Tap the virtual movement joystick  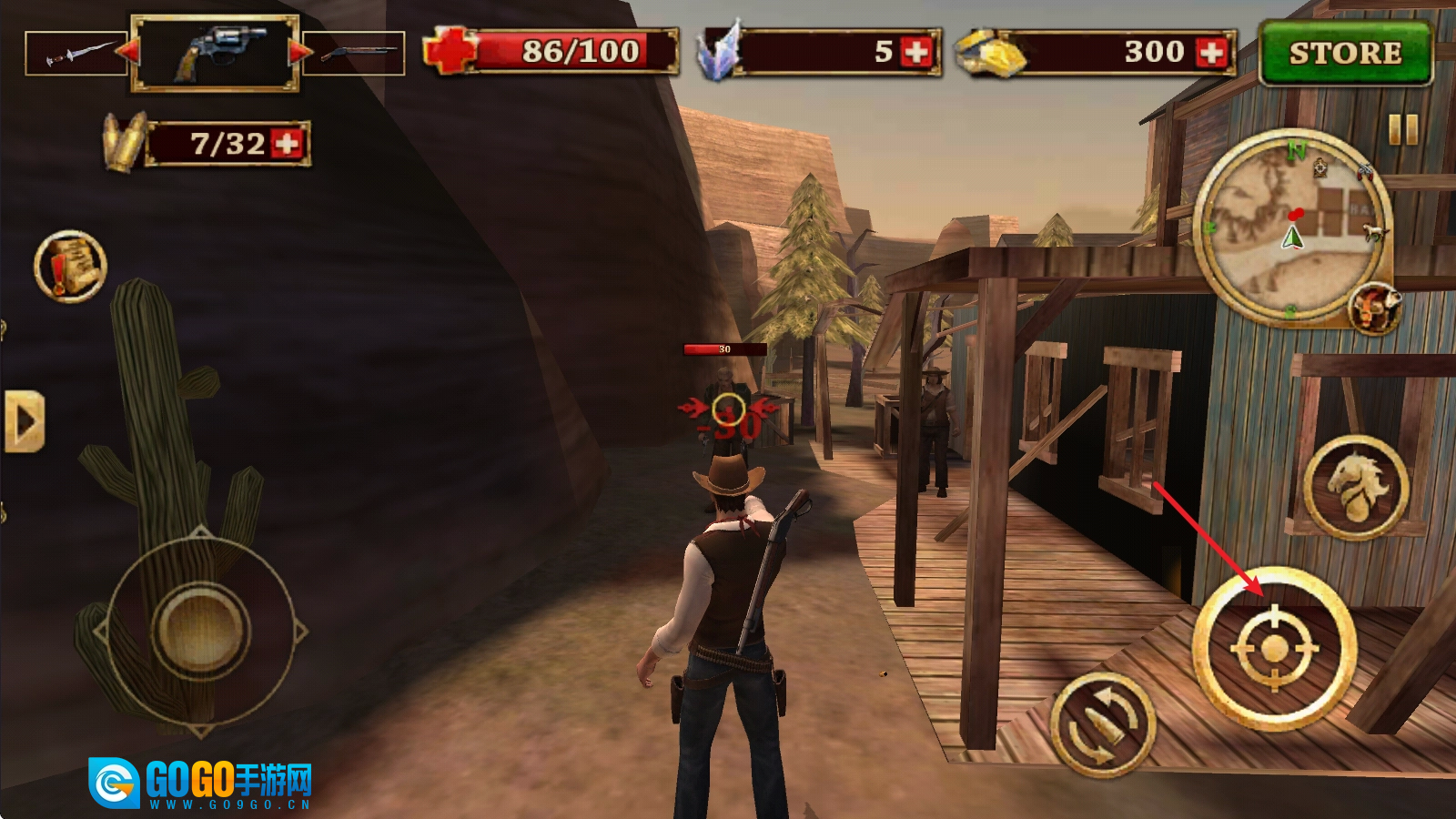point(200,628)
